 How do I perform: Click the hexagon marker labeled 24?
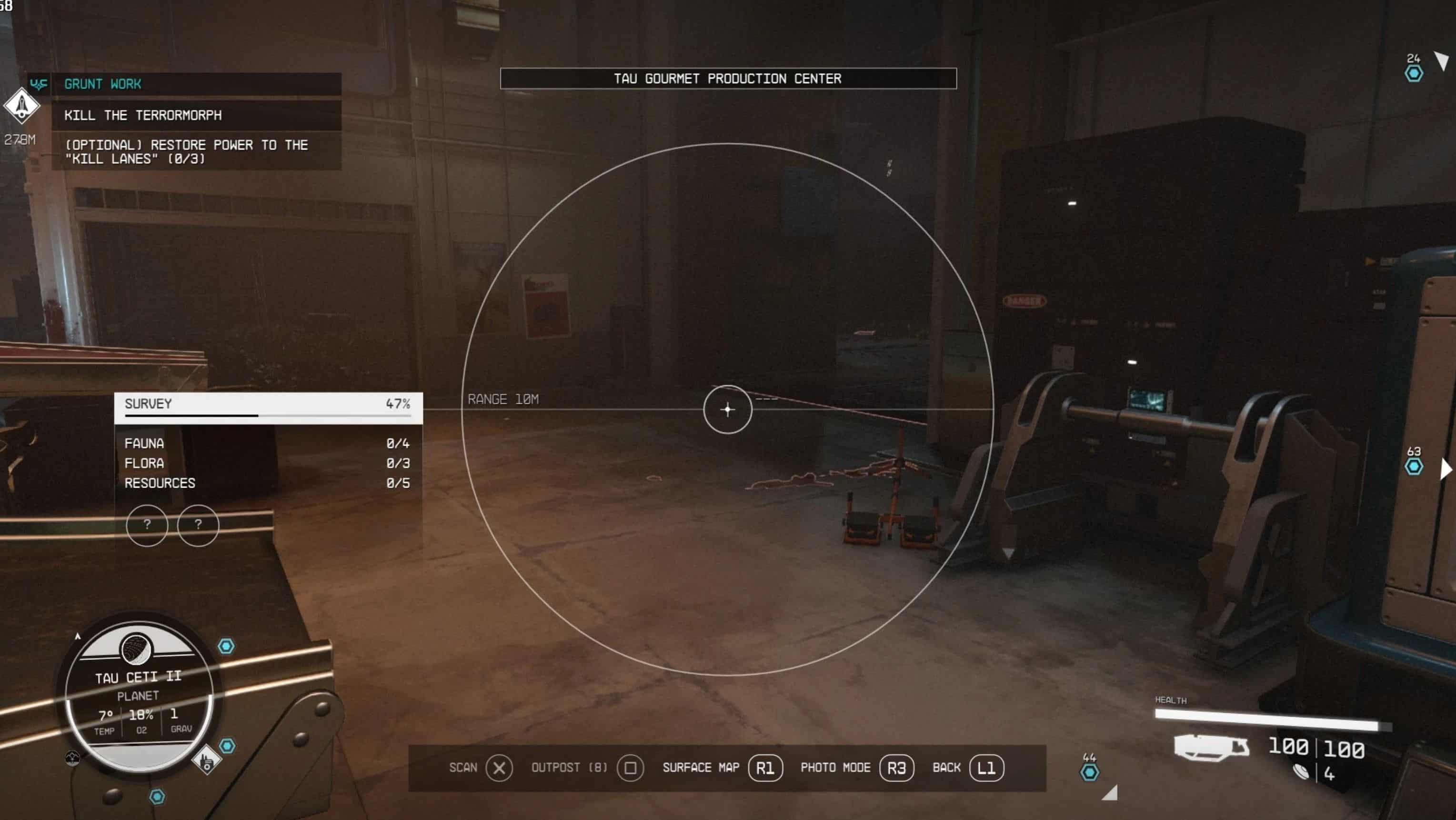(x=1414, y=73)
